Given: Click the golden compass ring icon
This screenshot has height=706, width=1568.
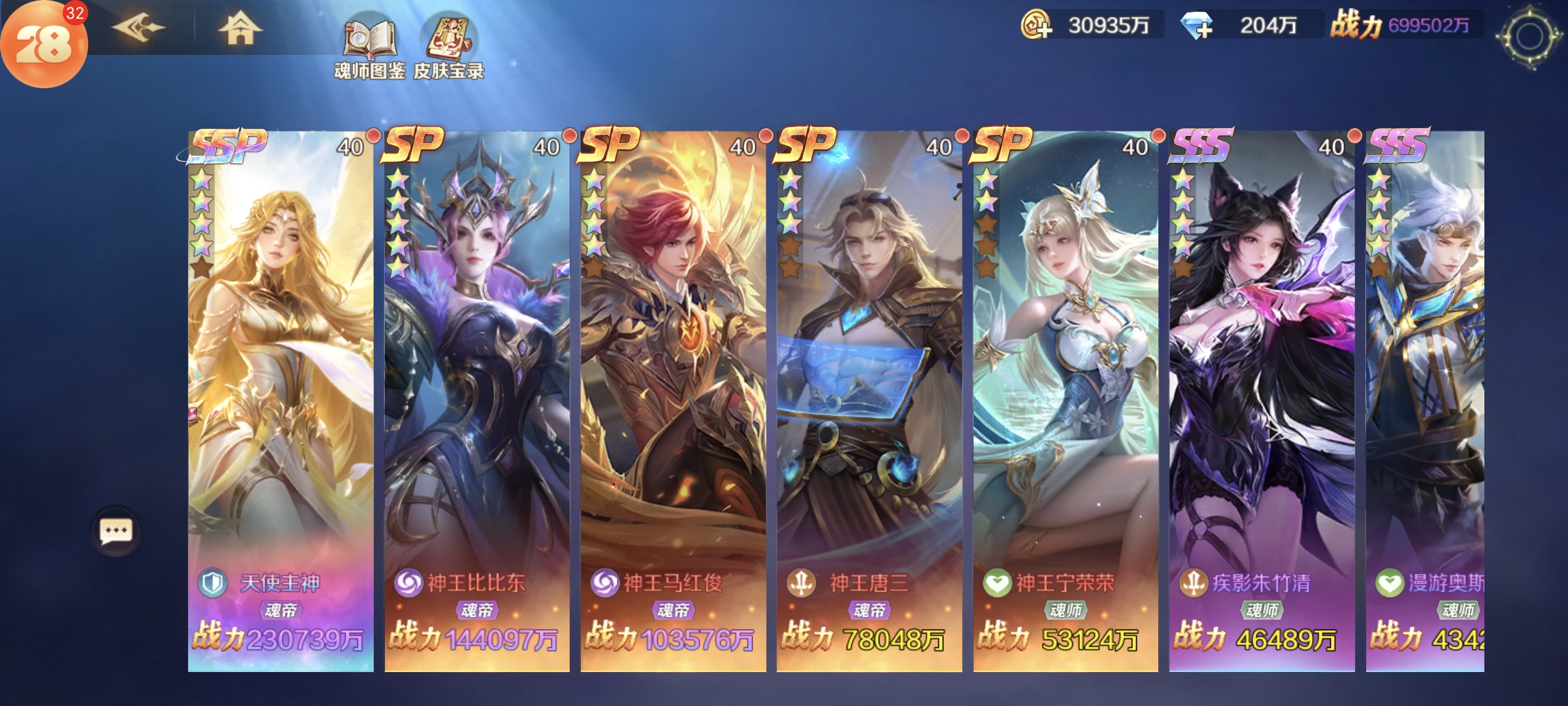Looking at the screenshot, I should [x=1529, y=37].
